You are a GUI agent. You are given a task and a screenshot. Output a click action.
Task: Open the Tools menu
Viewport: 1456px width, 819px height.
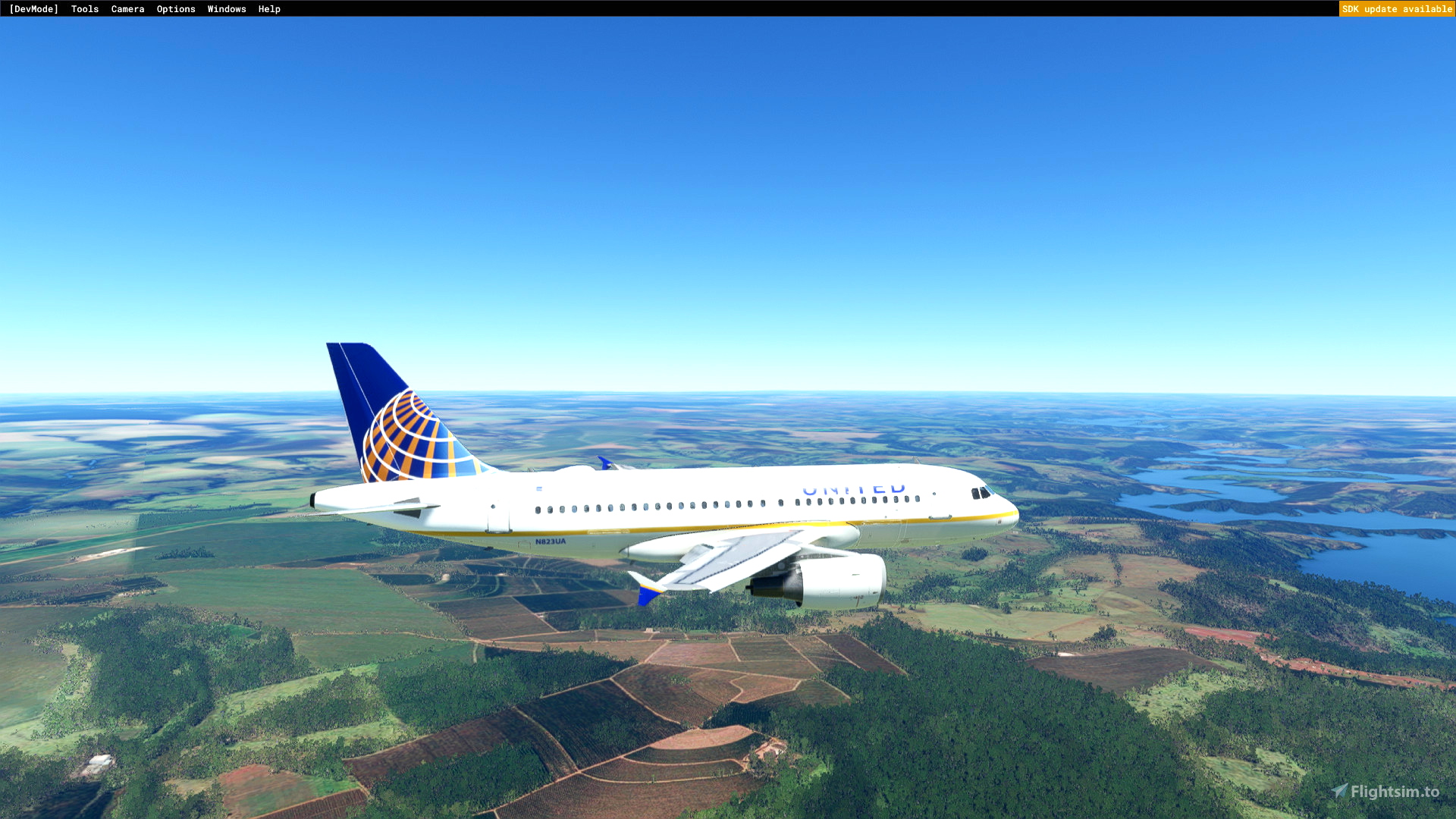[84, 8]
